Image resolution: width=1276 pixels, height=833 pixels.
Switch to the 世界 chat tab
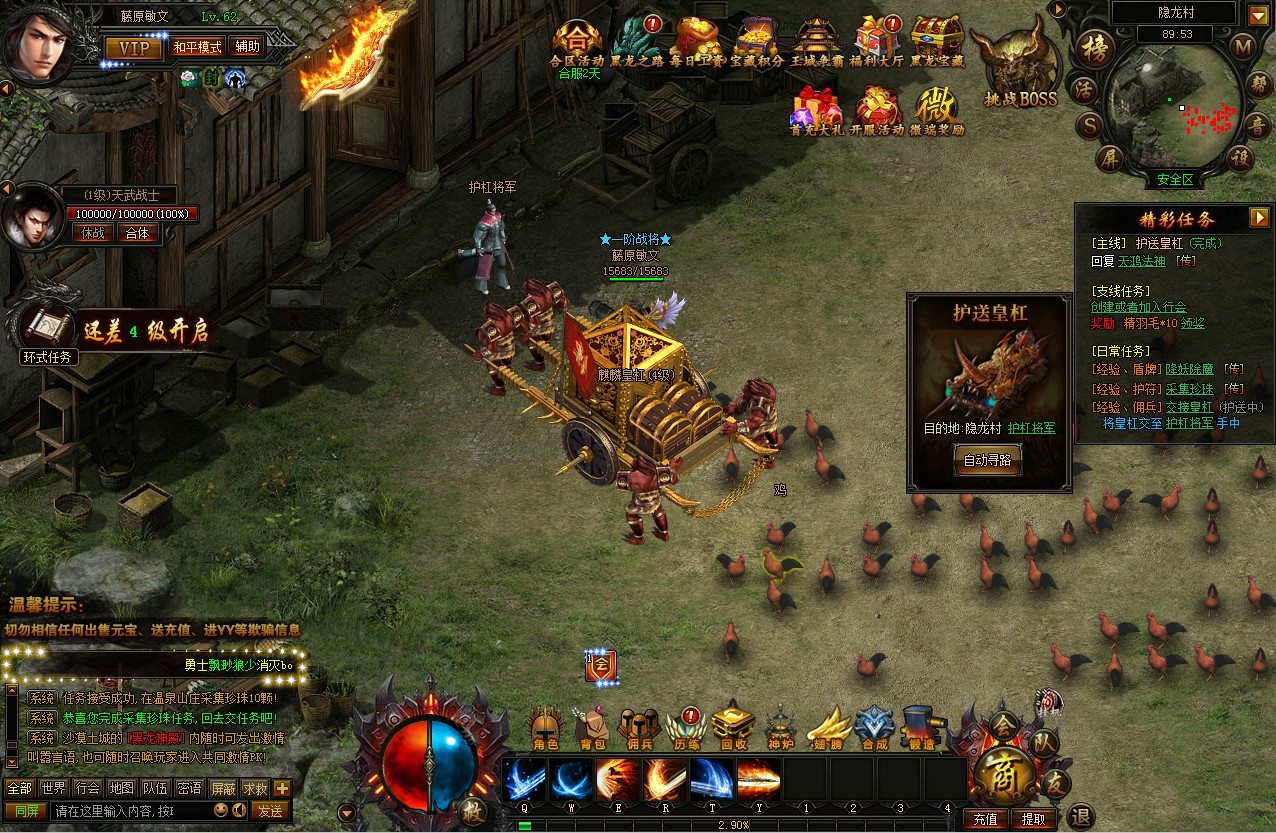(54, 788)
